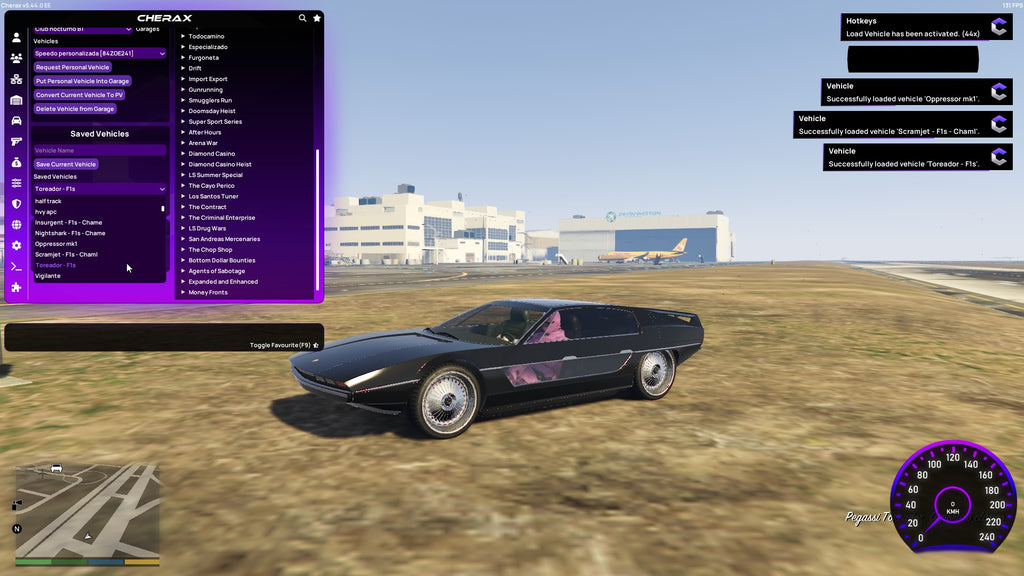Click Request Personal Vehicle button
The image size is (1024, 576).
(72, 67)
